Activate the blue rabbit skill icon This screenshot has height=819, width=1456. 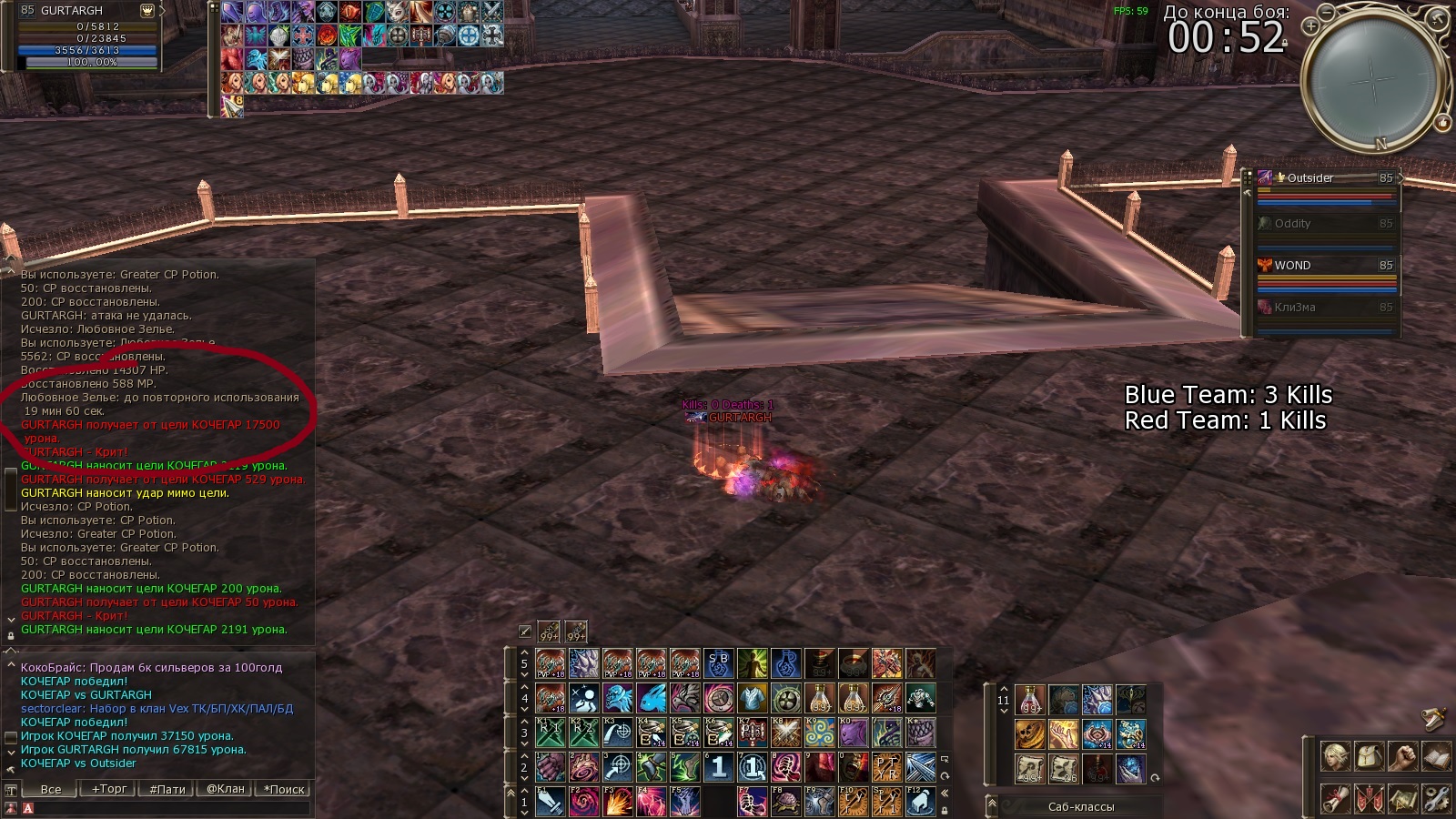(652, 699)
